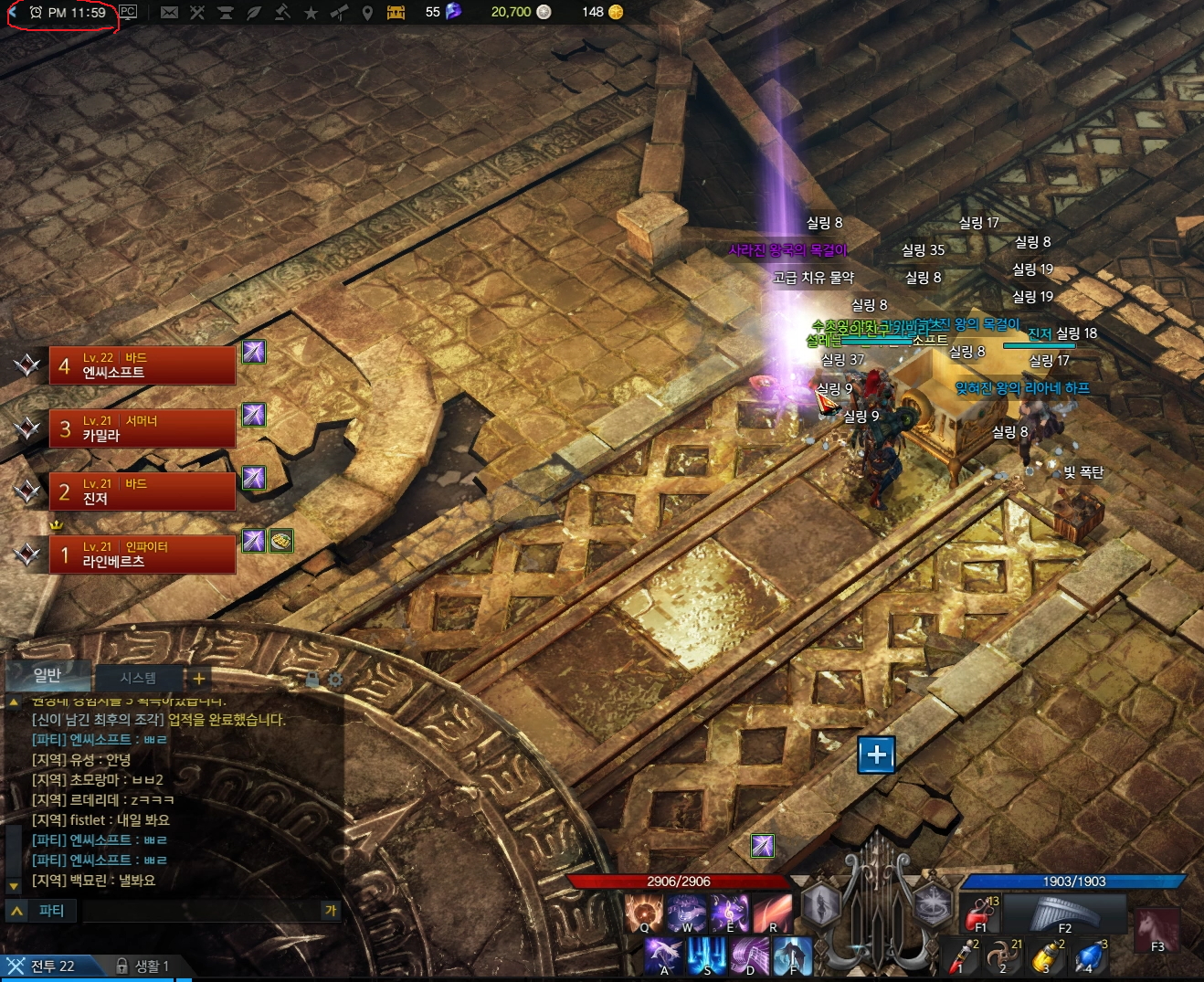Select party member 카밀라 frame
This screenshot has width=1204, height=982.
click(142, 428)
